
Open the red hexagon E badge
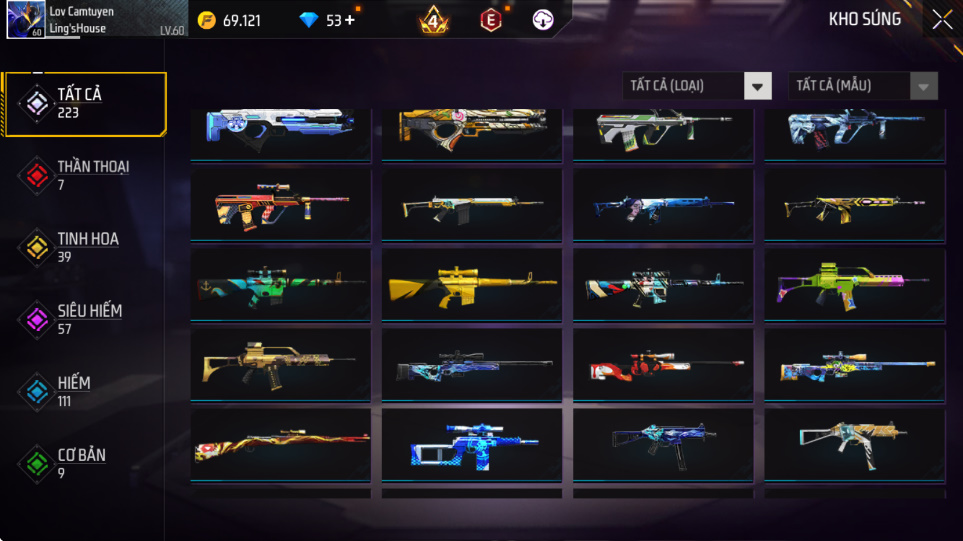coord(491,20)
